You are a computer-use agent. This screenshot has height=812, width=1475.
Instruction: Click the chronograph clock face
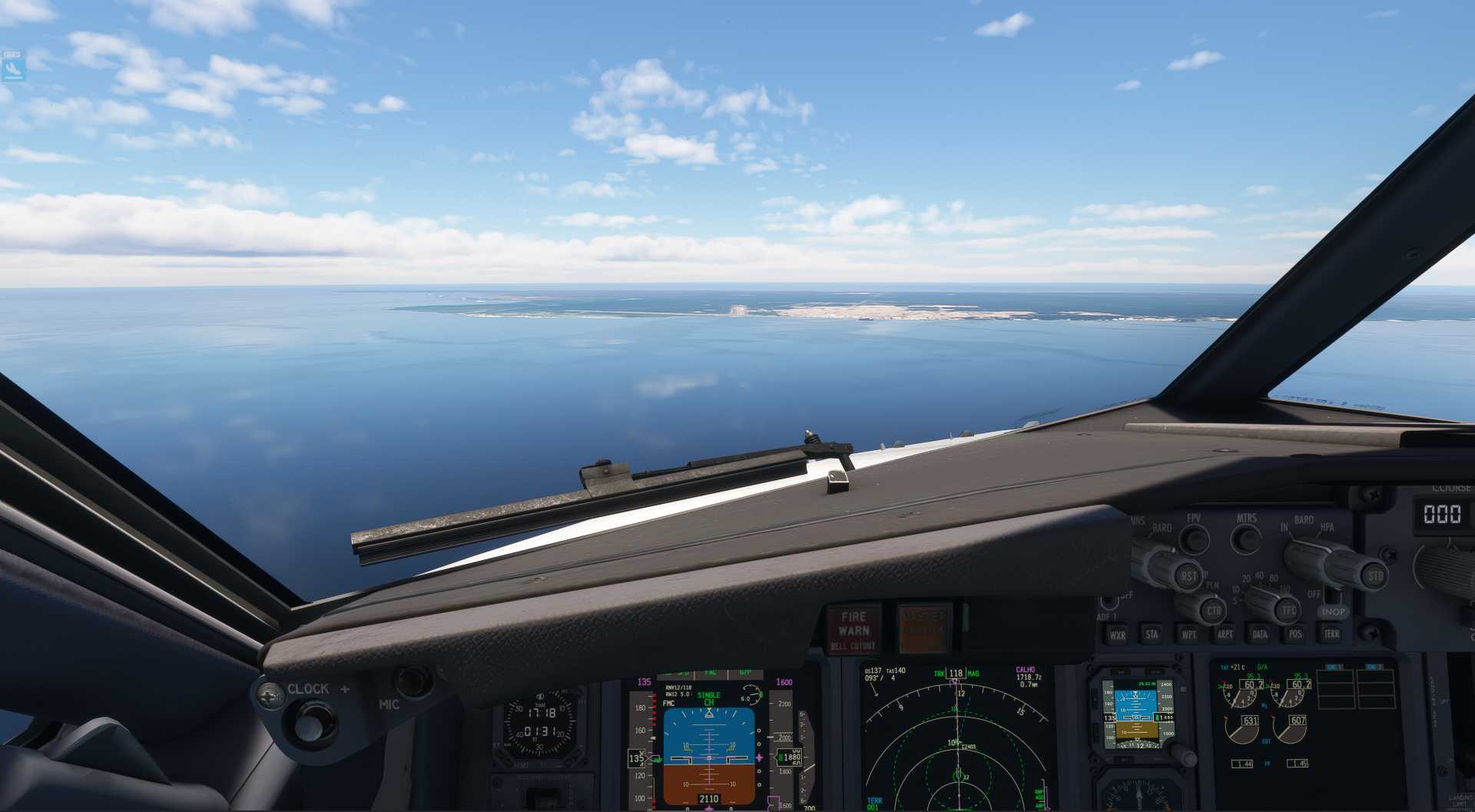539,723
